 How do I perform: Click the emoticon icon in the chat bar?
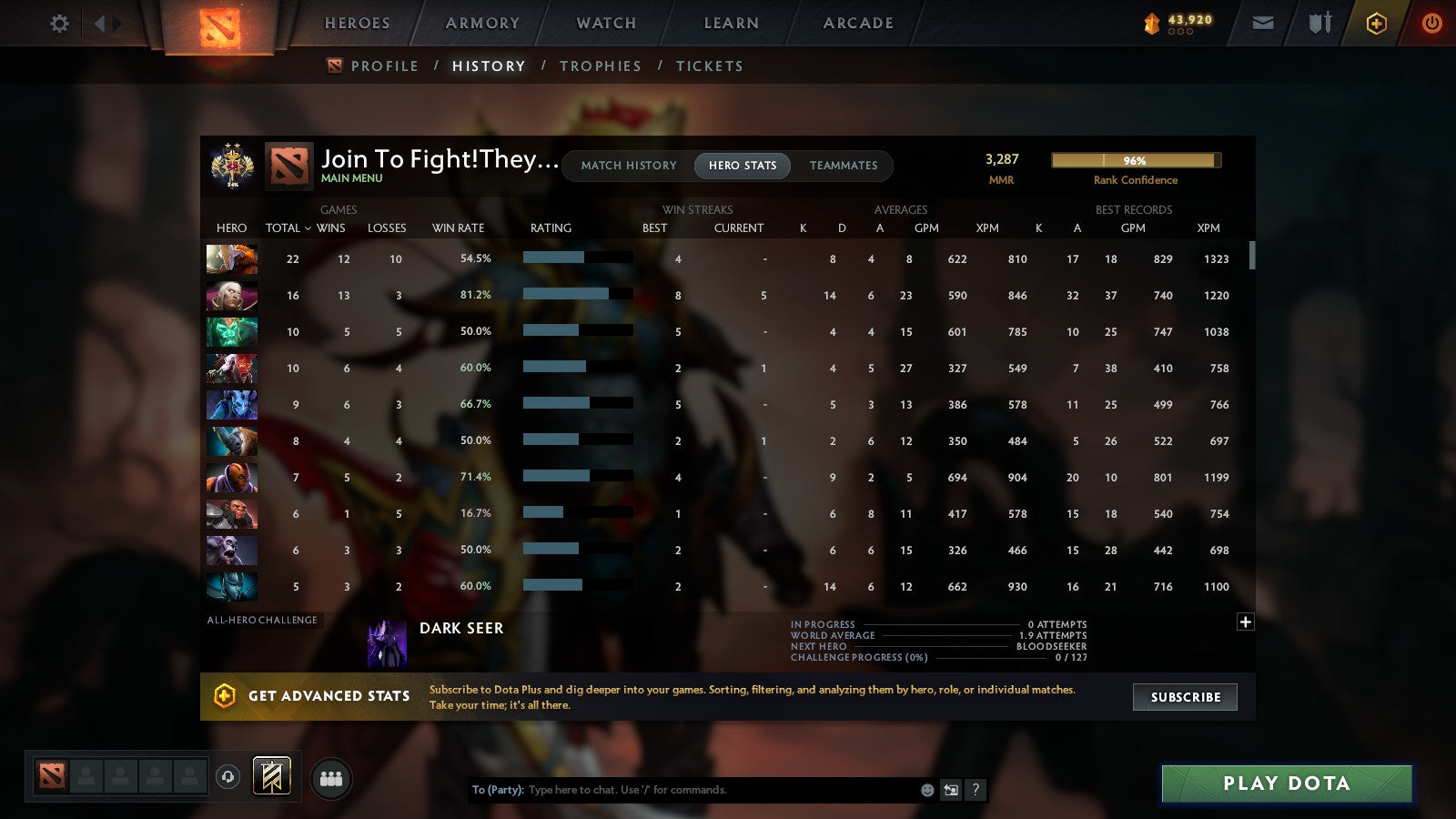point(925,790)
